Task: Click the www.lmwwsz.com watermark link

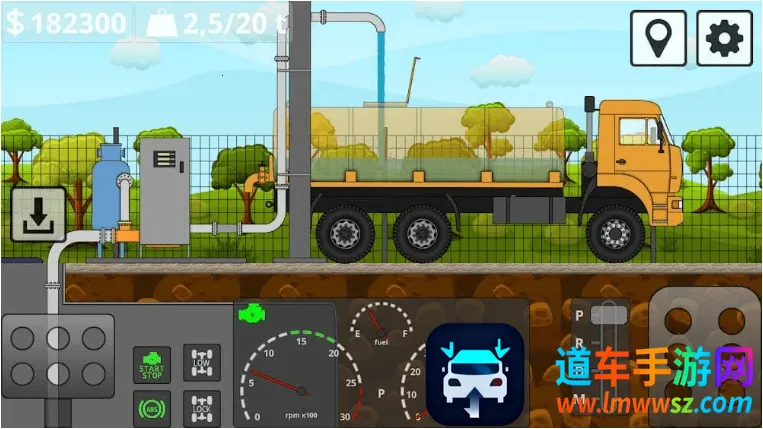Action: [x=653, y=405]
